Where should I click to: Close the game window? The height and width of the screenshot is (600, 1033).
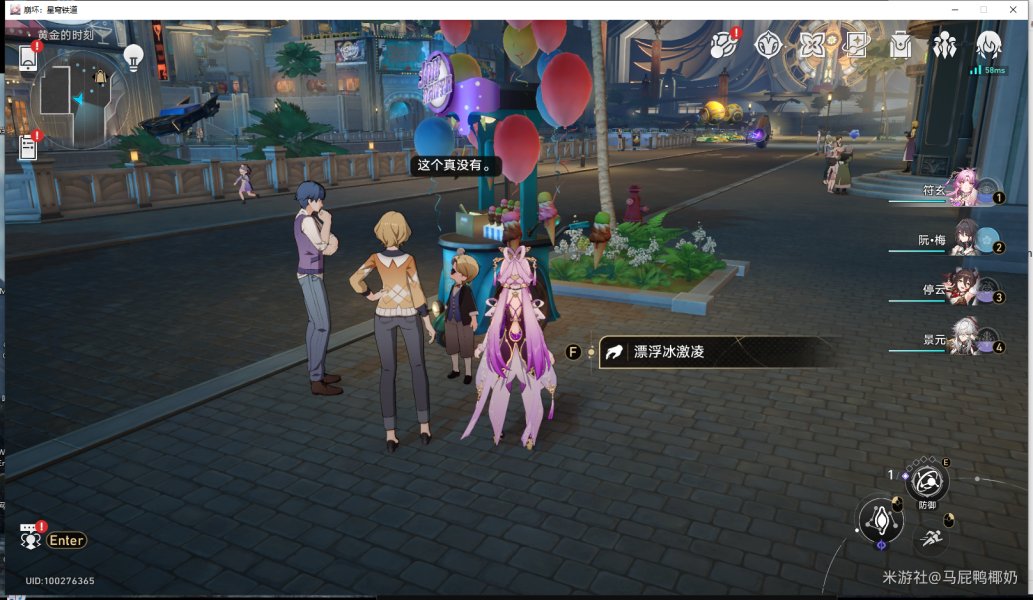click(1013, 9)
